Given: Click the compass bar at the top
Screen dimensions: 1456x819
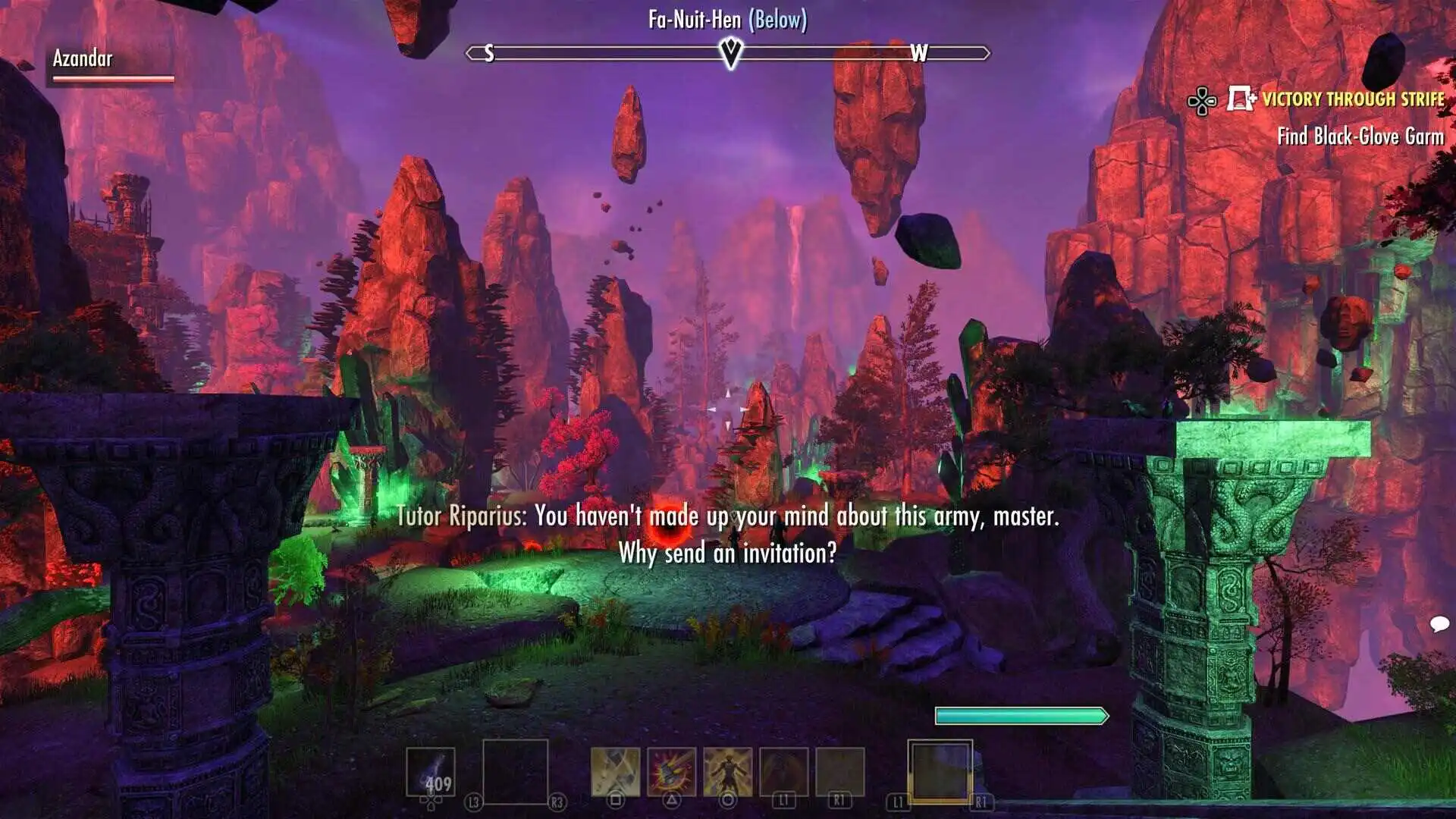Looking at the screenshot, I should pos(728,53).
